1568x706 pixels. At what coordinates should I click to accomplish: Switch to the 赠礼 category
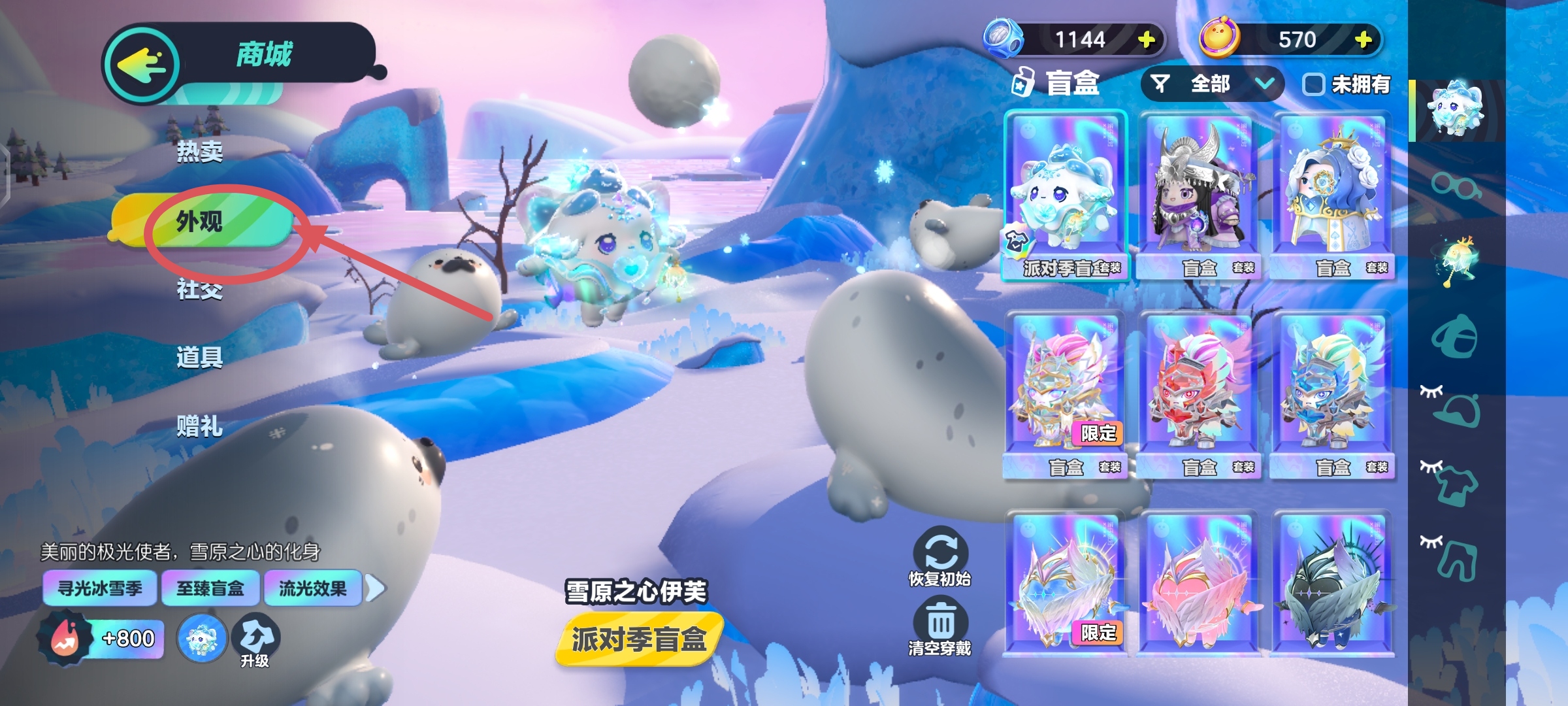(200, 426)
